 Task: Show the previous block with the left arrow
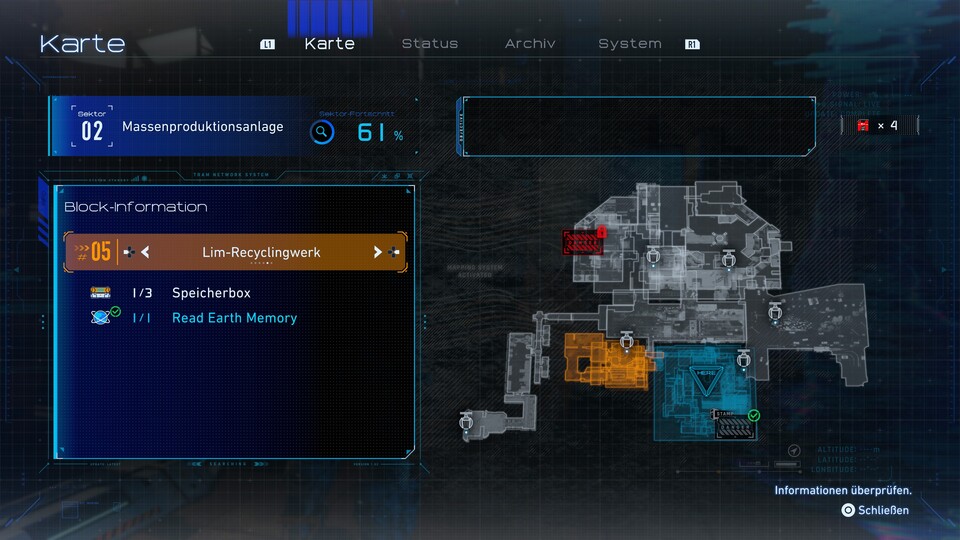(145, 253)
